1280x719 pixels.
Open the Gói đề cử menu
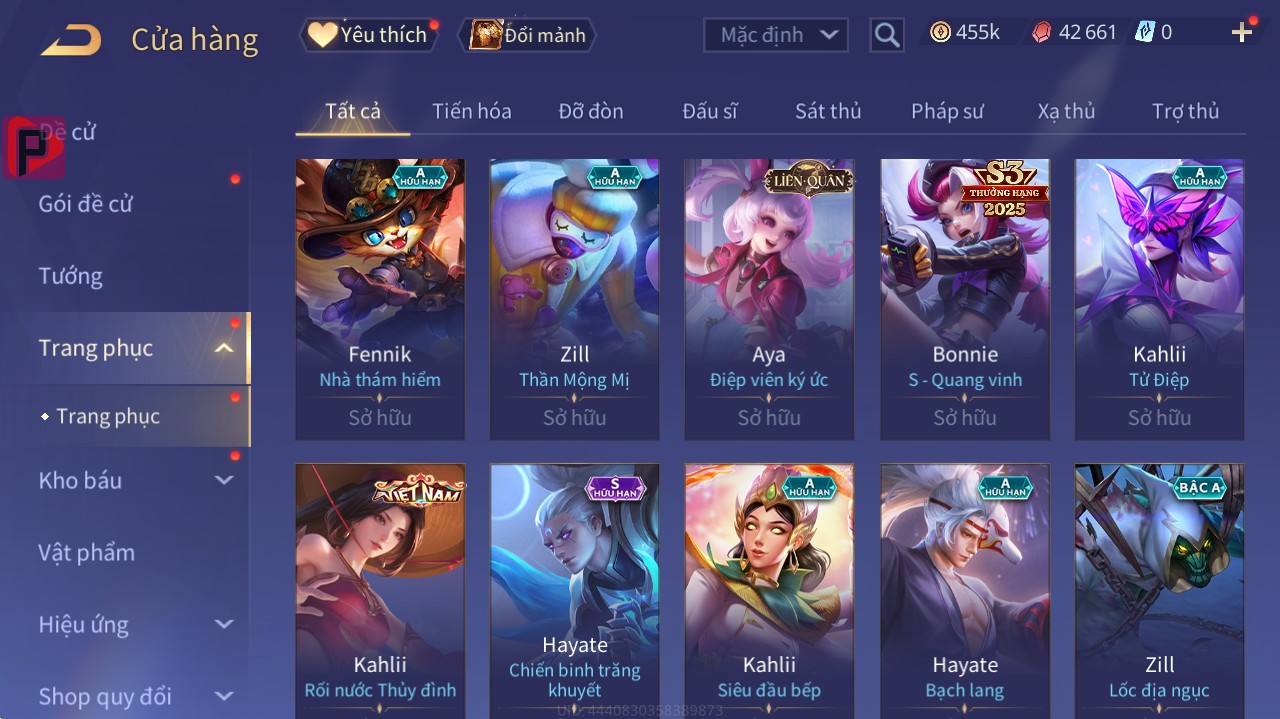tap(86, 204)
